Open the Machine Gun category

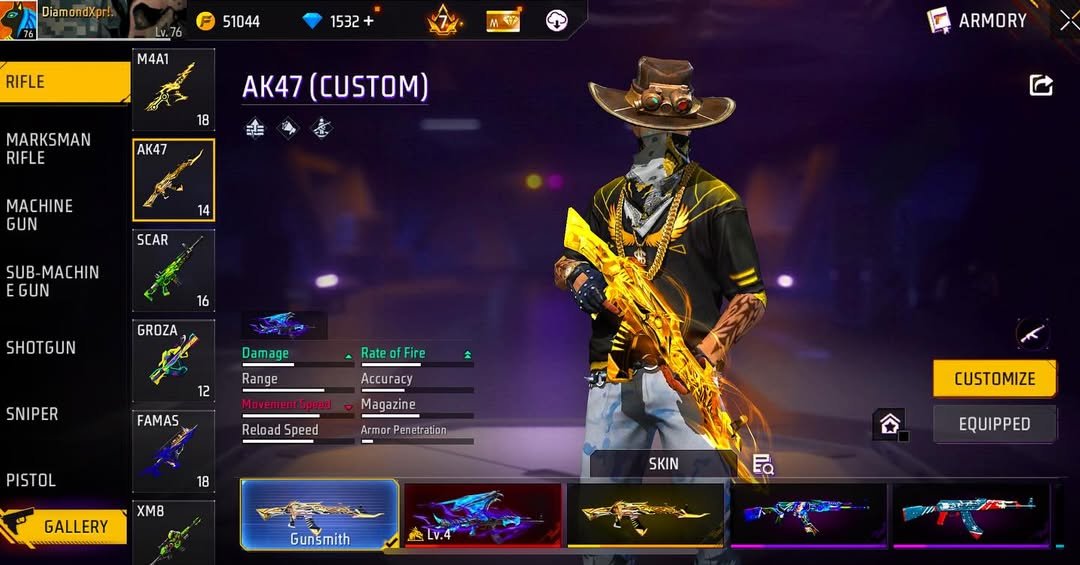(x=40, y=215)
